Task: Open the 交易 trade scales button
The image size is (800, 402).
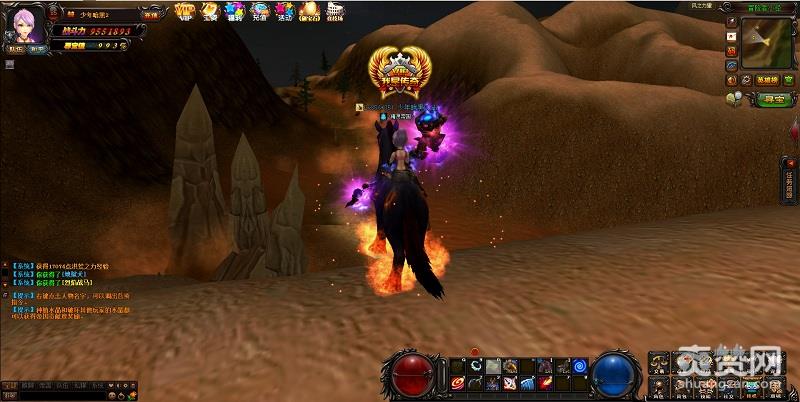Action: coord(658,362)
